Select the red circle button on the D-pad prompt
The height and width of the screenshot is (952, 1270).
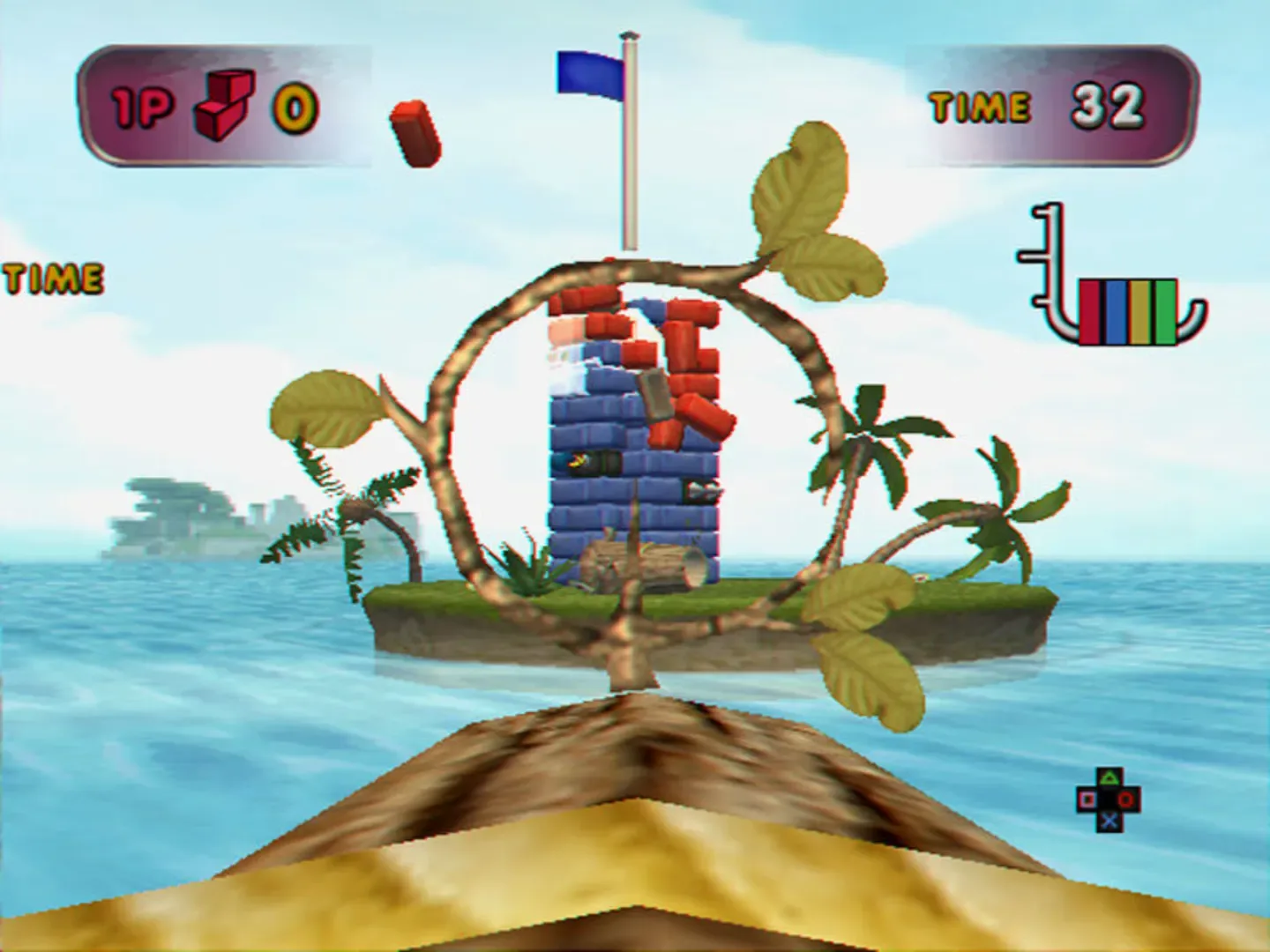(1126, 799)
